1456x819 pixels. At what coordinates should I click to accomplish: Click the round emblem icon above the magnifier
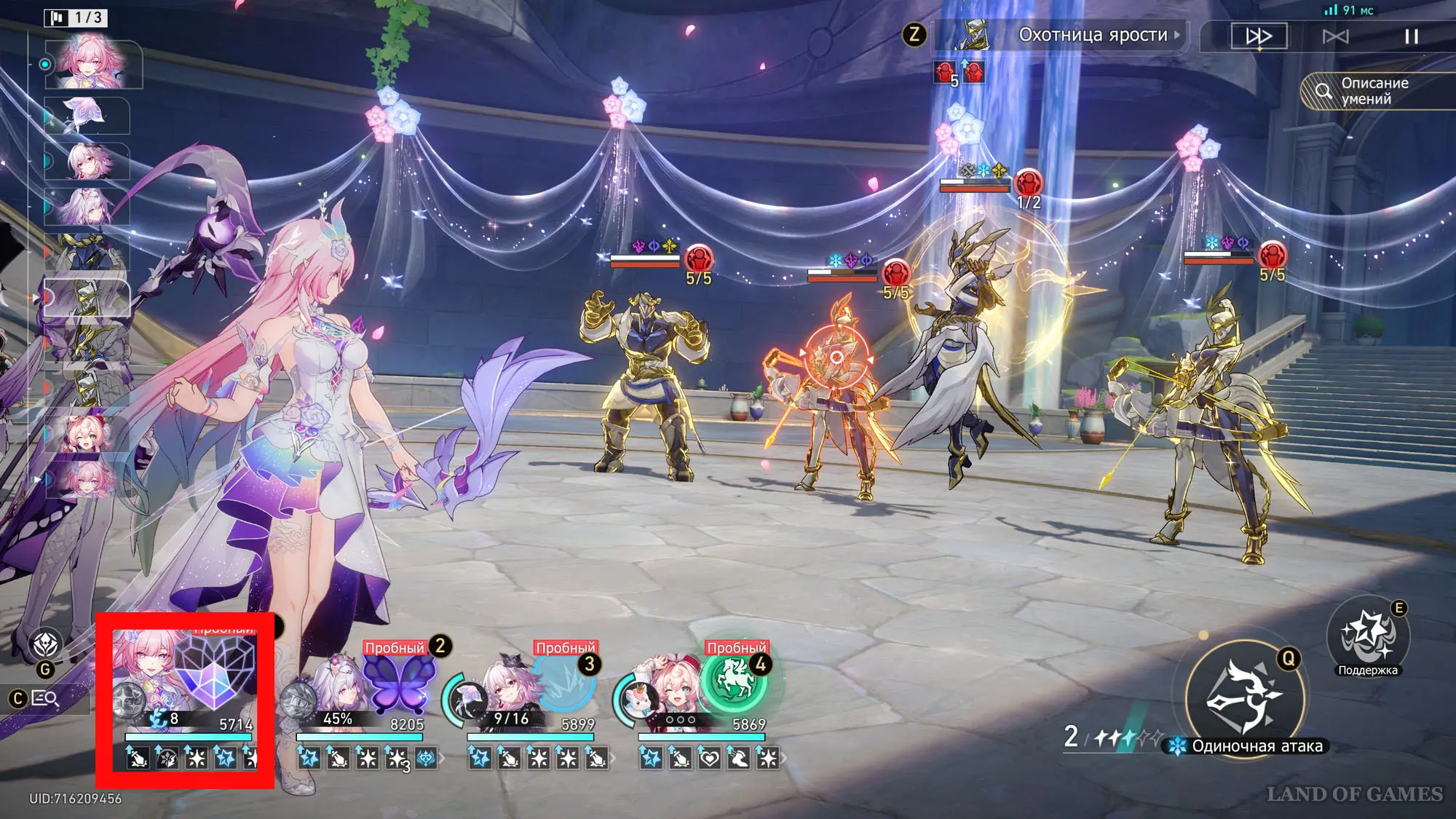click(x=45, y=645)
